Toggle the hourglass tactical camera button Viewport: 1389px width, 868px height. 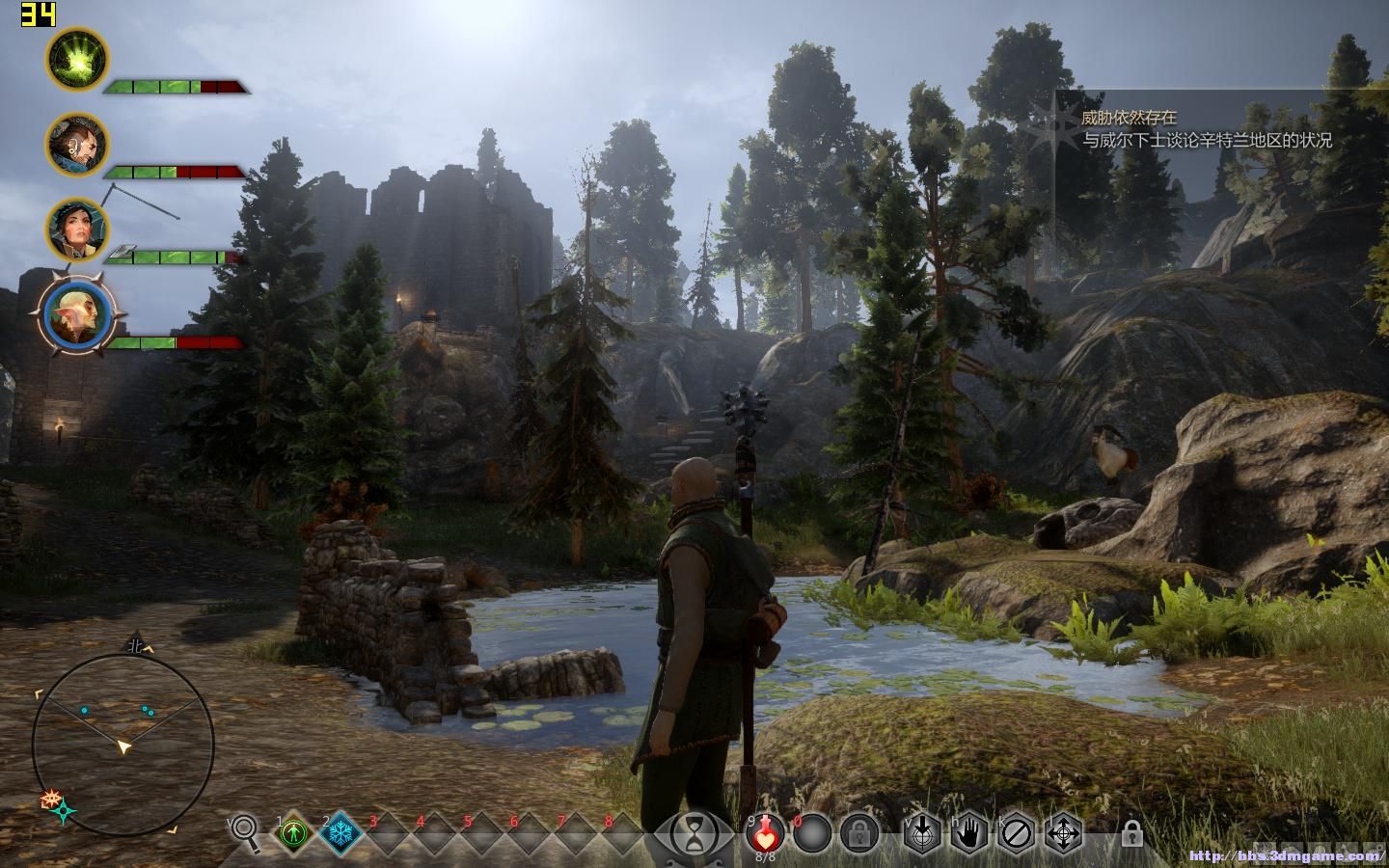(x=694, y=833)
